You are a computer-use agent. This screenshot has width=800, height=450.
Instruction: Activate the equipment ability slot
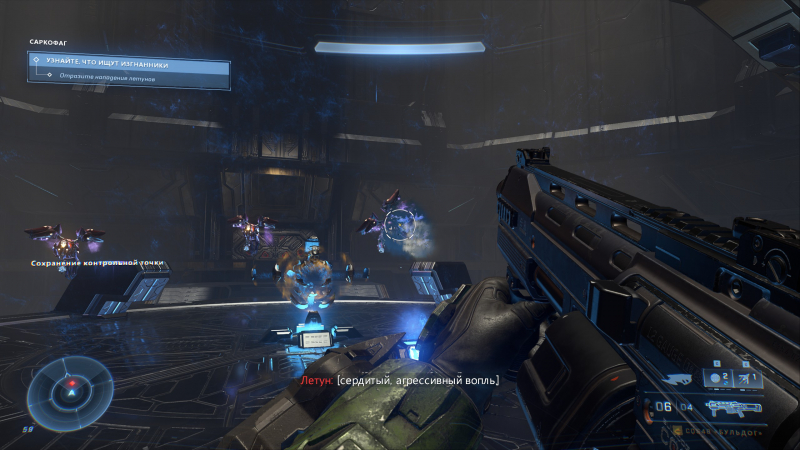pos(750,378)
